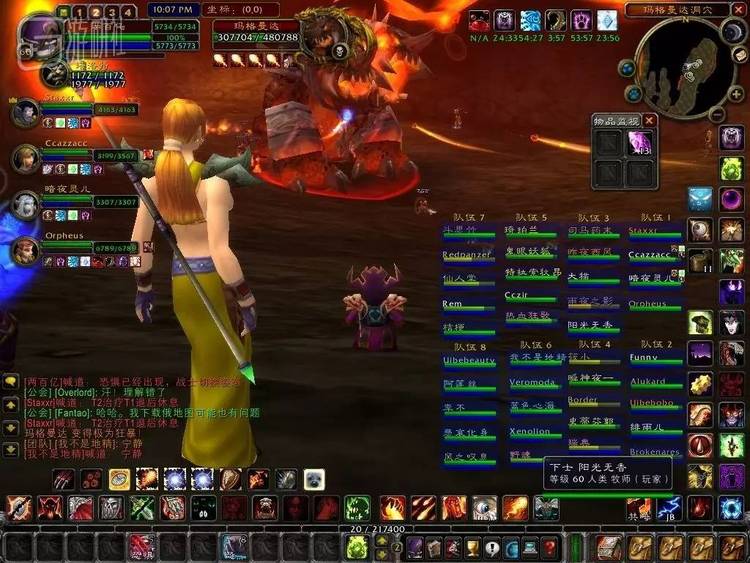750x563 pixels.
Task: Select raid member Alukard in group 2
Action: point(648,381)
